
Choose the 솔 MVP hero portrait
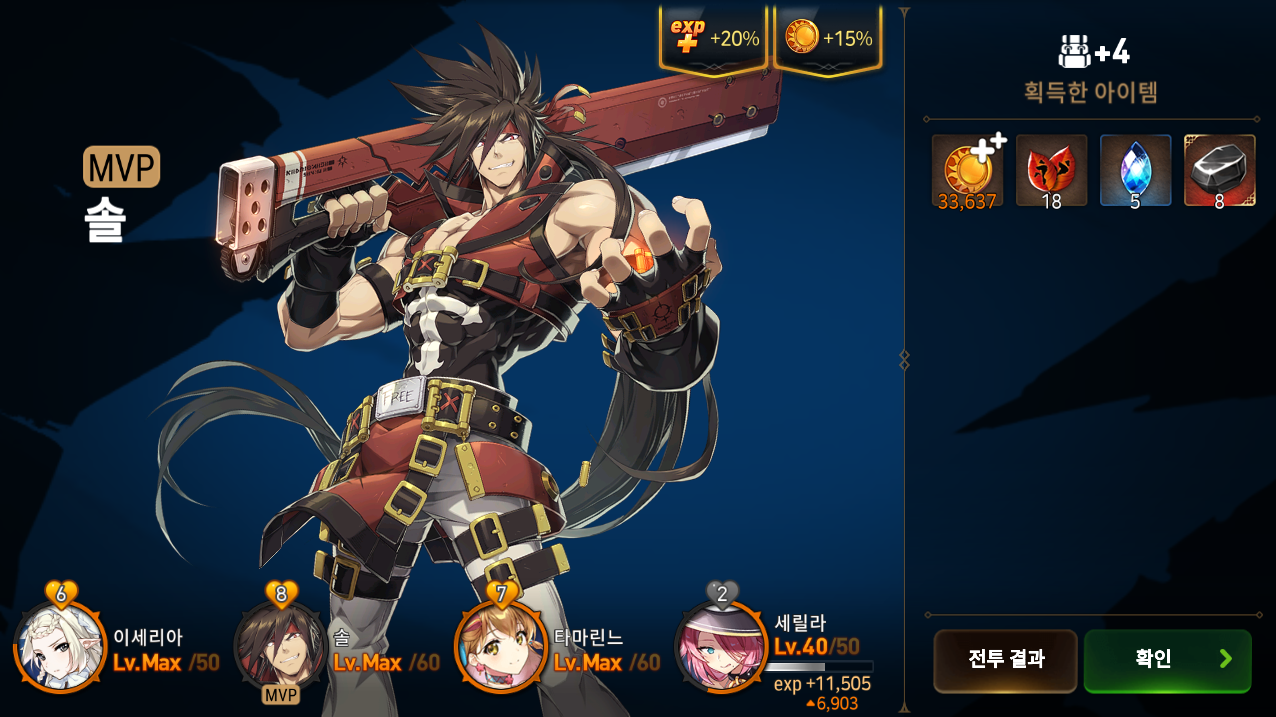[x=281, y=647]
